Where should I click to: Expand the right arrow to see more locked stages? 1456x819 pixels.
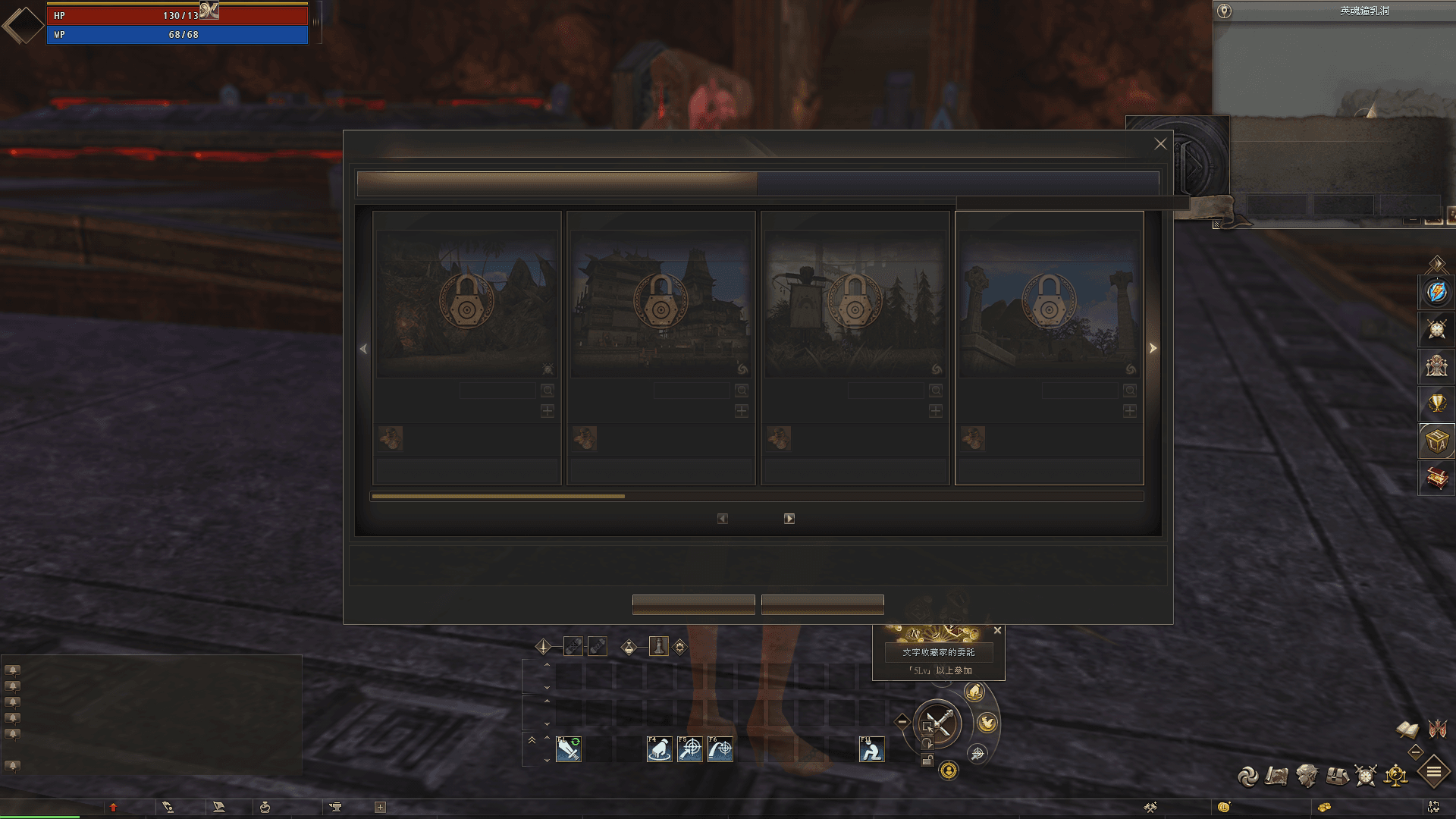1153,349
